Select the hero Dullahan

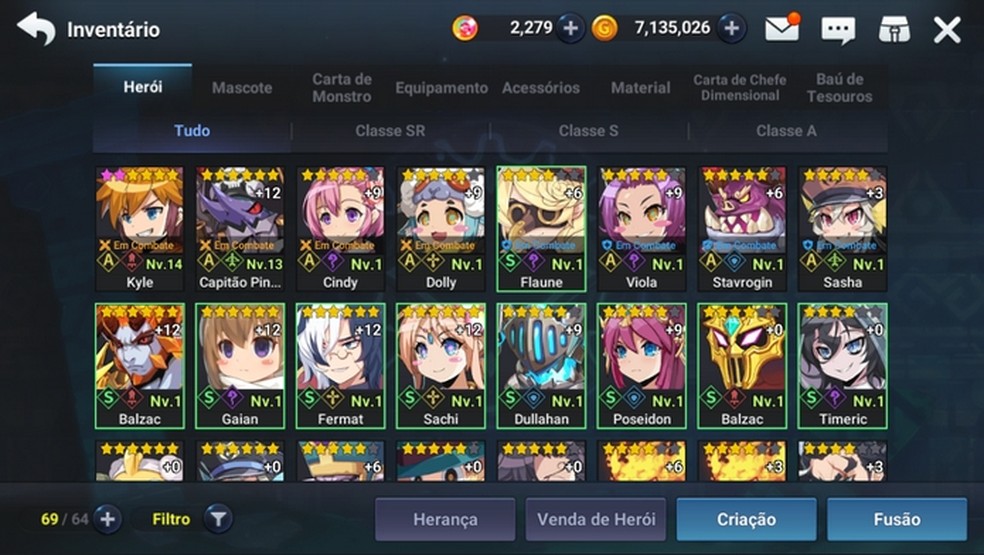coord(541,365)
